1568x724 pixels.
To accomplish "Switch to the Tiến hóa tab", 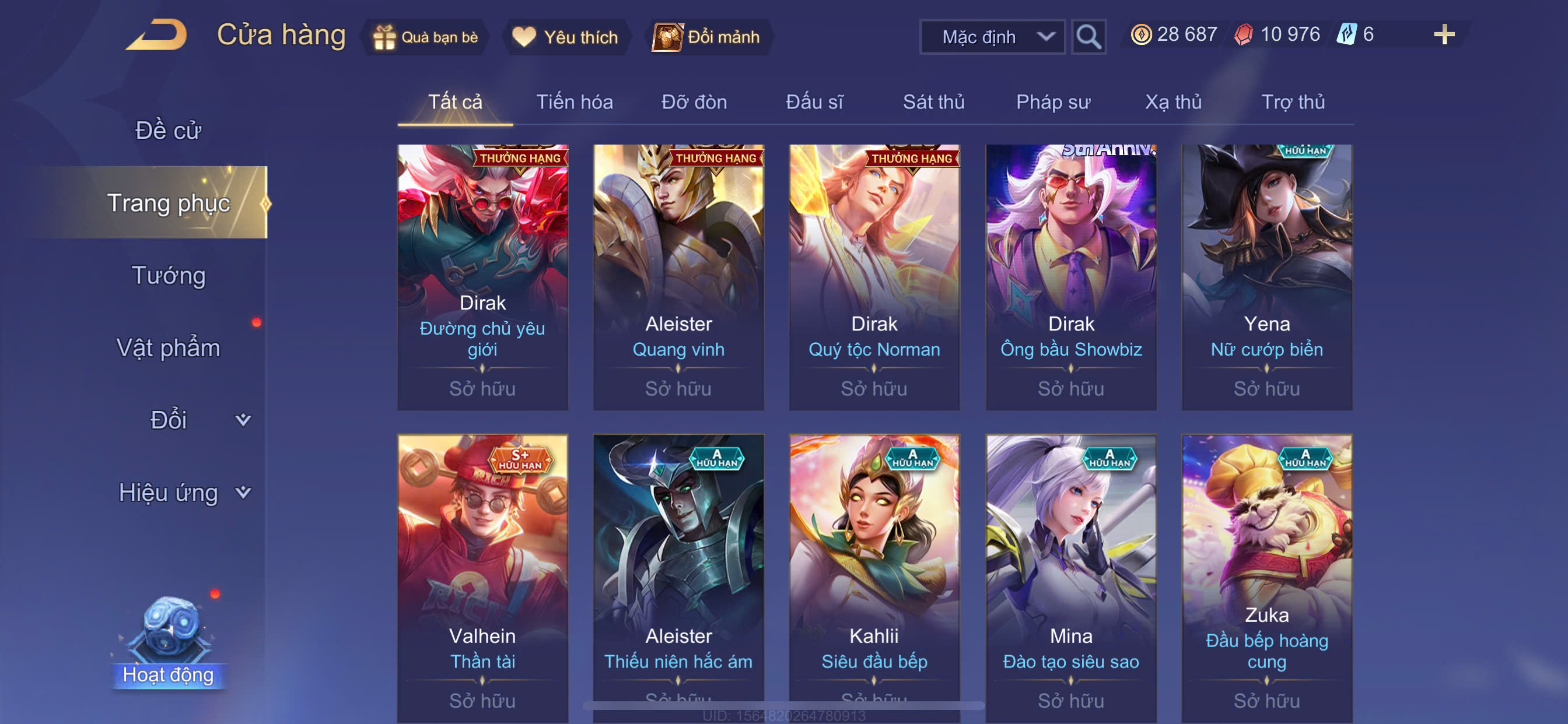I will [574, 101].
